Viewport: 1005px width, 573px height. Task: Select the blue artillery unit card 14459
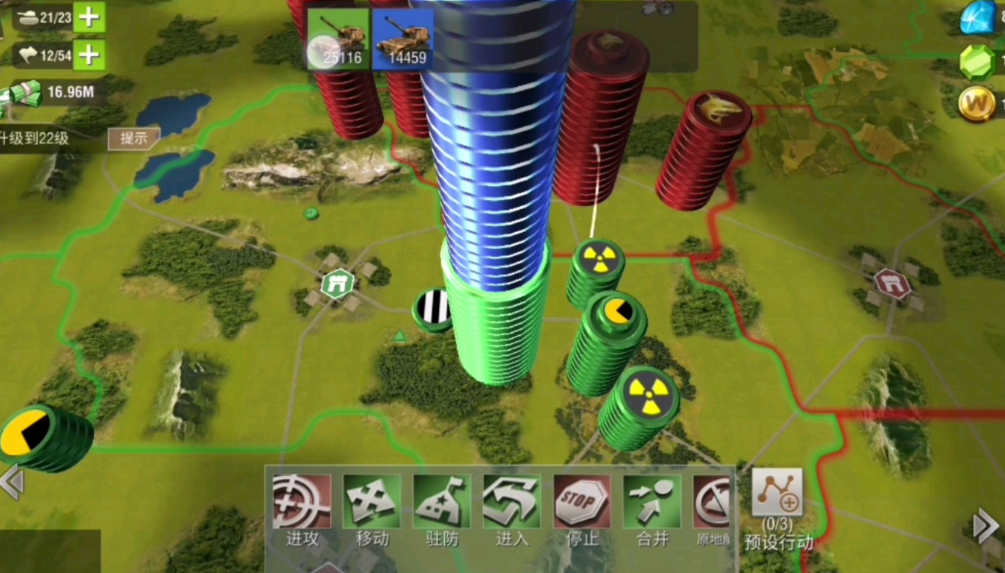tap(402, 39)
